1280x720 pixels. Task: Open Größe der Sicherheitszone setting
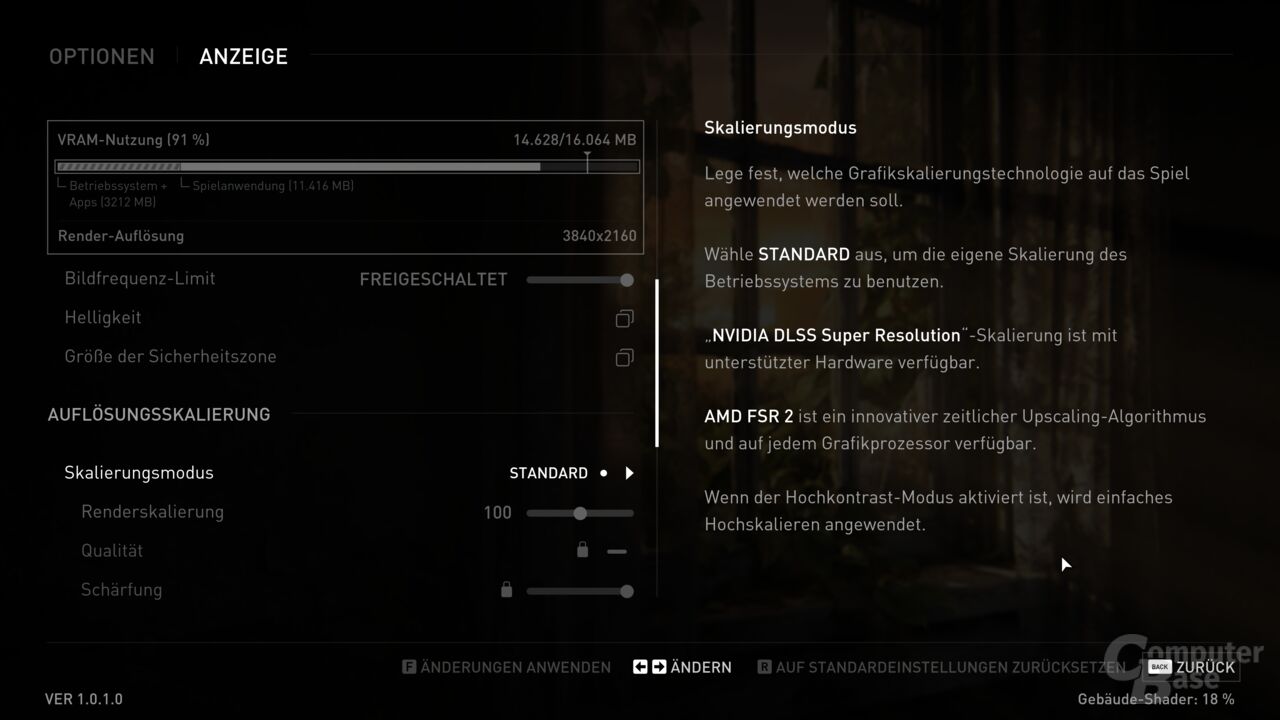pos(624,358)
